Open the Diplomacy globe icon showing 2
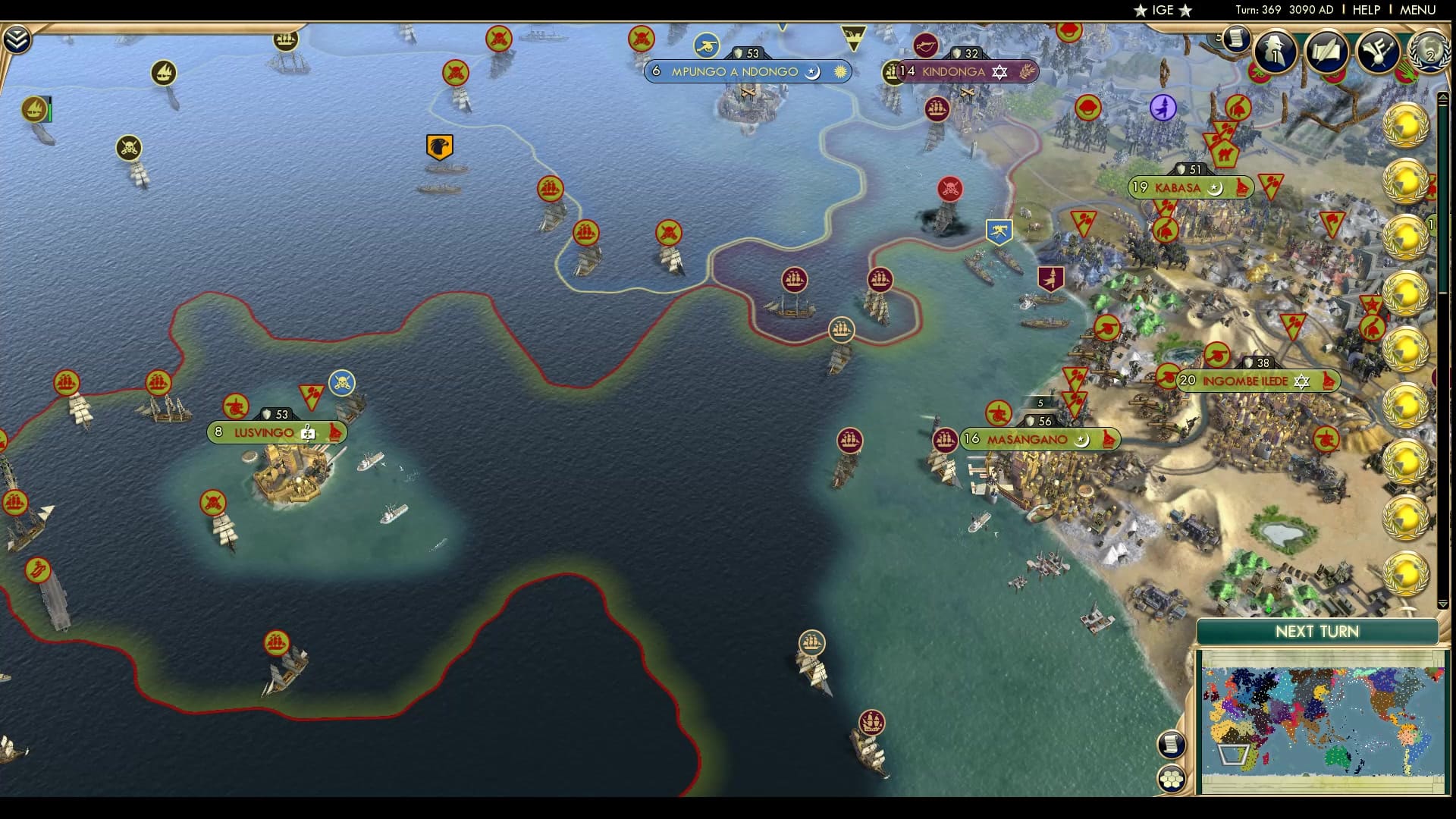This screenshot has height=819, width=1456. (x=1429, y=53)
